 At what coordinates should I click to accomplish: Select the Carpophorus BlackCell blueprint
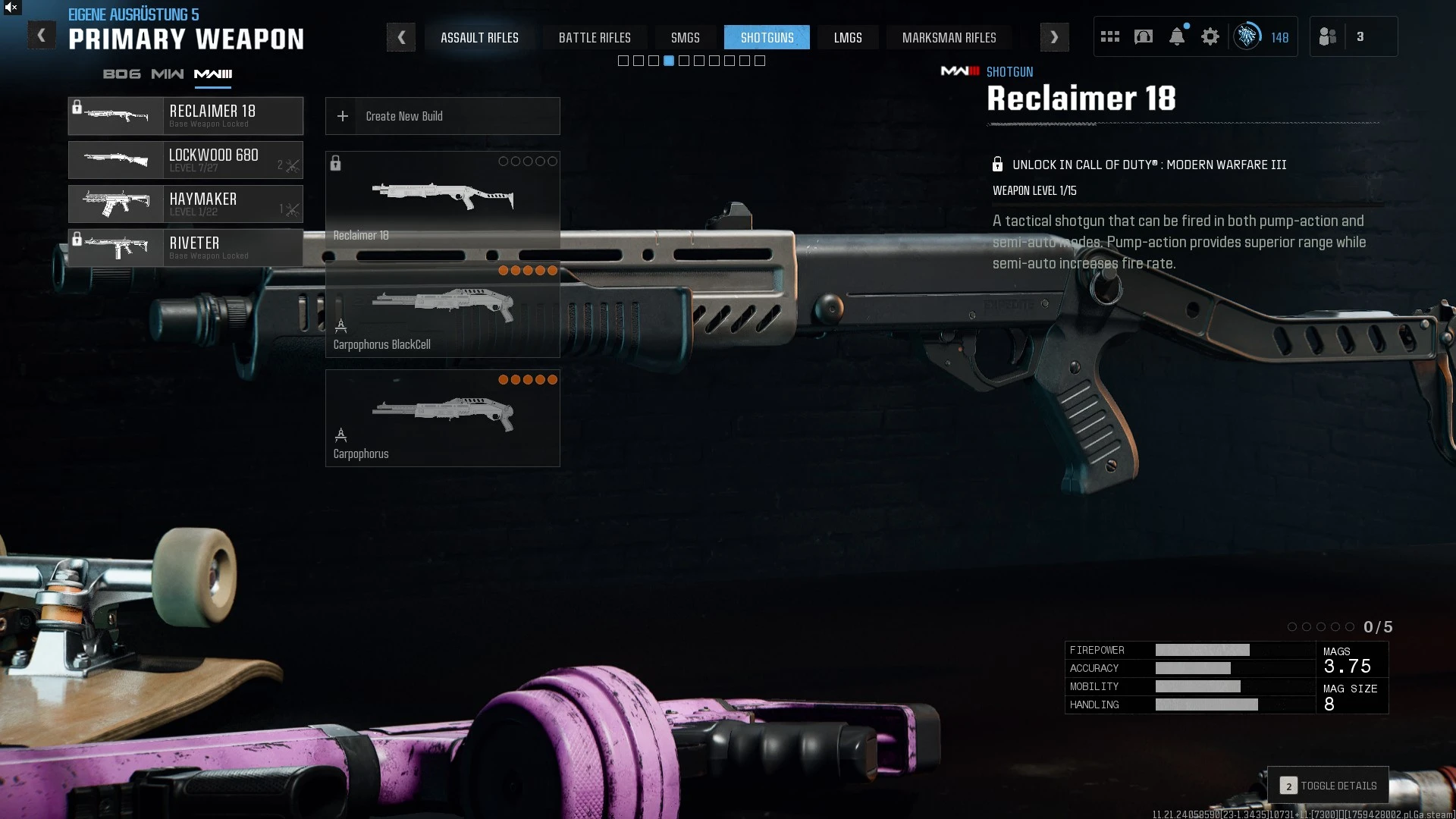tap(442, 311)
